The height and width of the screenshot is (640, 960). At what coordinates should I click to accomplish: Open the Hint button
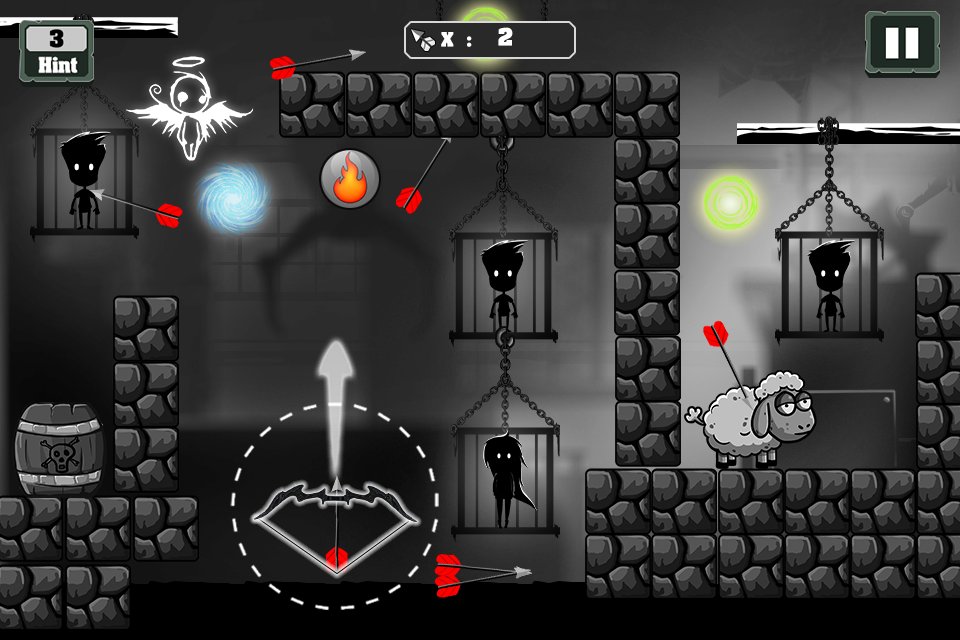57,50
